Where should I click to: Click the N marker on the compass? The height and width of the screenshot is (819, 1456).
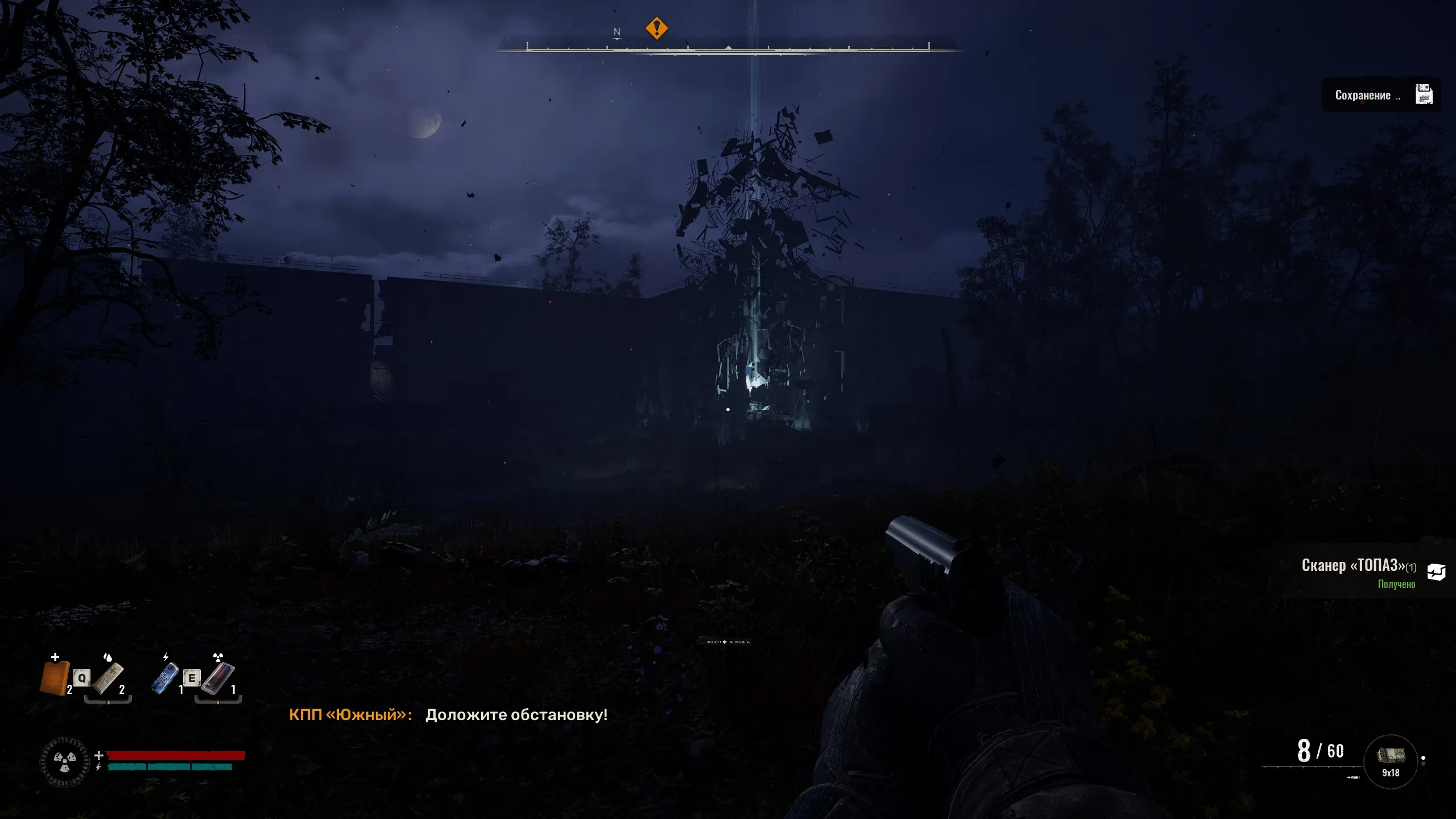point(617,32)
